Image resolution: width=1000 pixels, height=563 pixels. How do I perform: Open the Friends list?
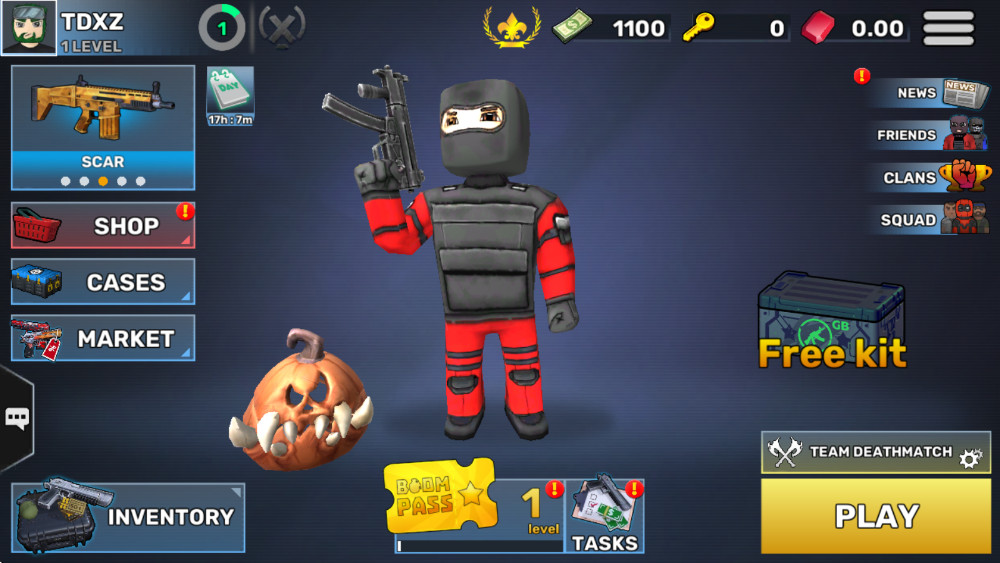coord(928,135)
